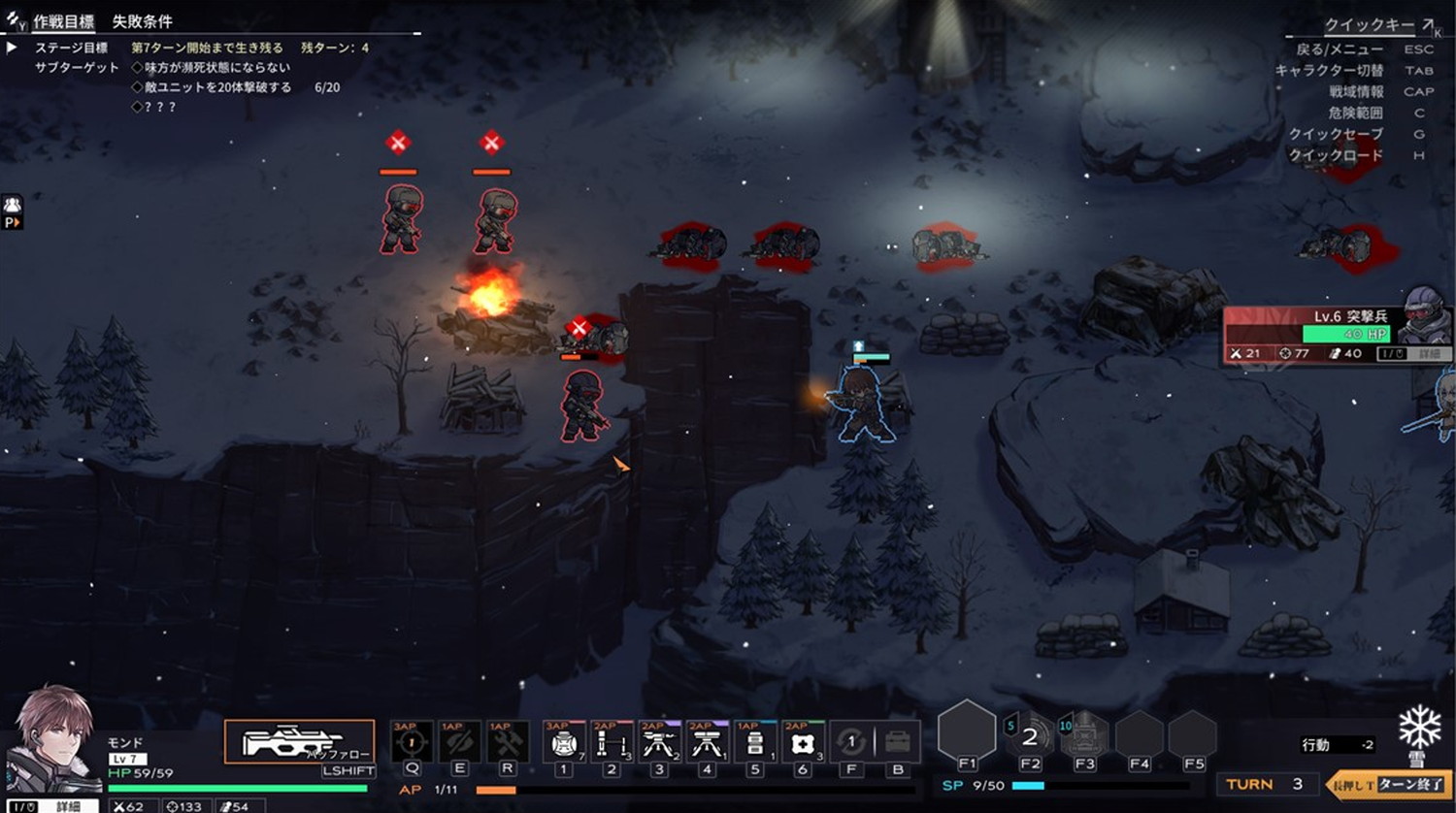Collapse the クイックキー shortcut panel
The image size is (1456, 813).
click(1429, 24)
